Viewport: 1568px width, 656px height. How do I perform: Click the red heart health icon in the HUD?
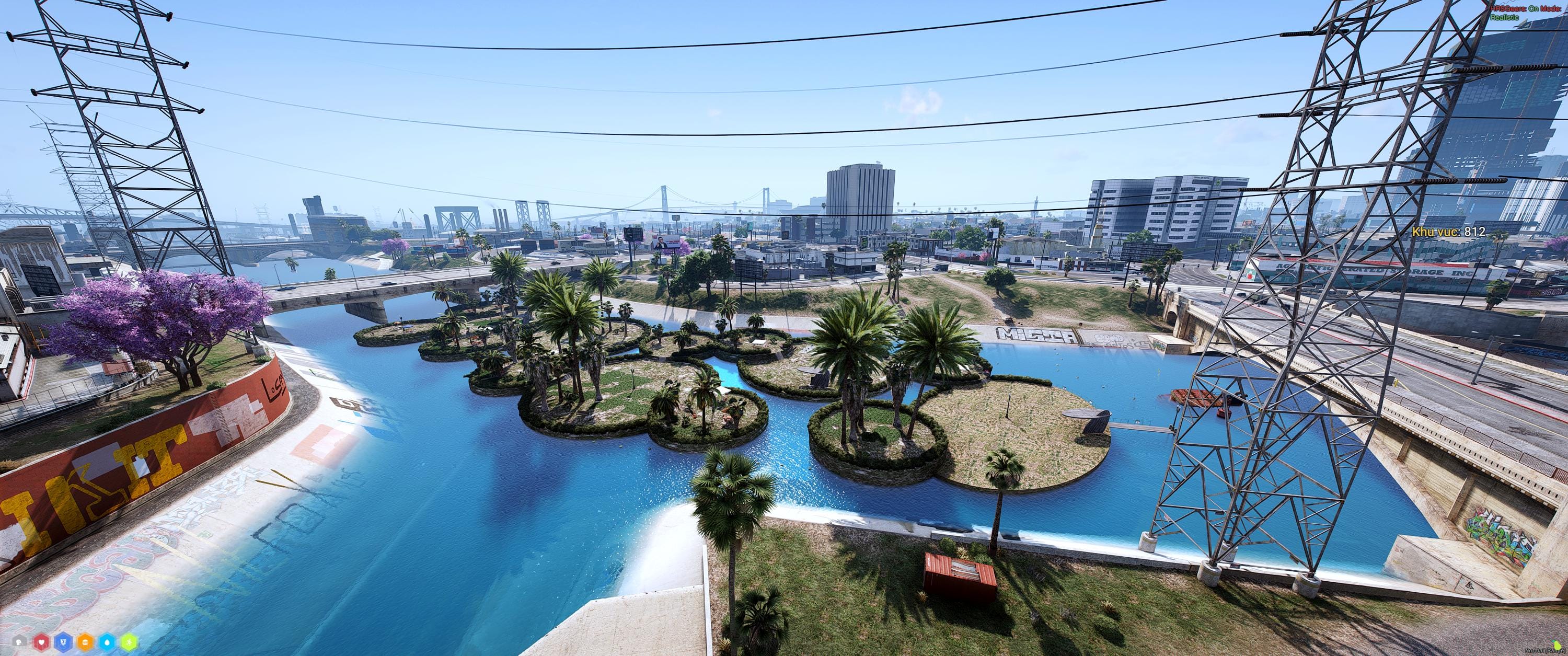[x=40, y=643]
